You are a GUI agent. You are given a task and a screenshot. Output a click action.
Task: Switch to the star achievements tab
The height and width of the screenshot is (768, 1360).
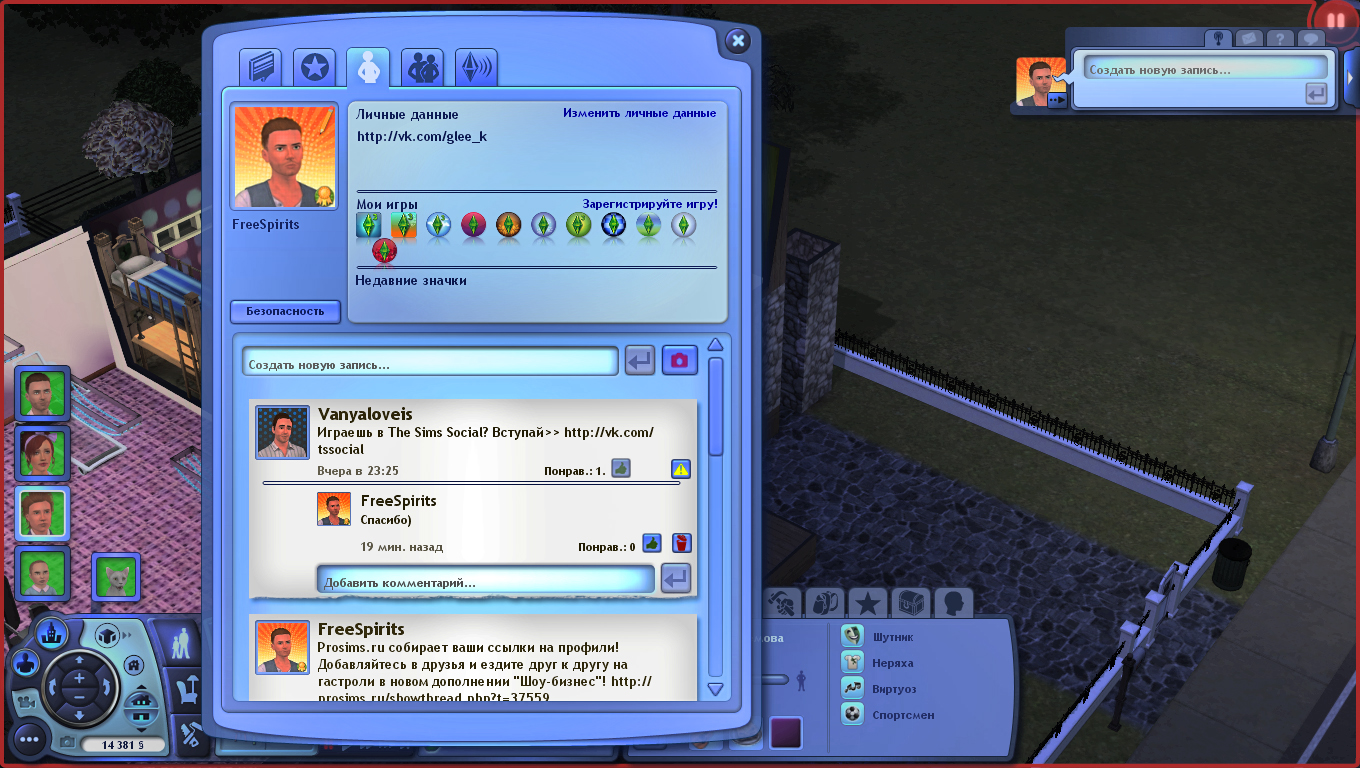[x=315, y=68]
